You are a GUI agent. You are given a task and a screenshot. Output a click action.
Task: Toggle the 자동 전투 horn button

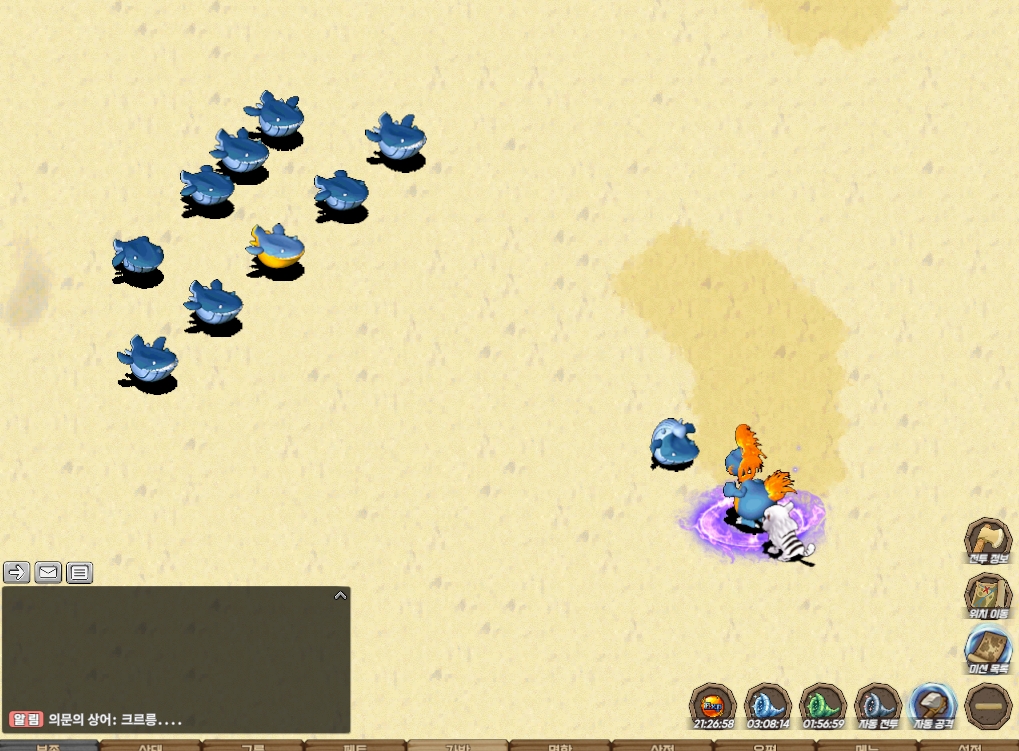(878, 706)
